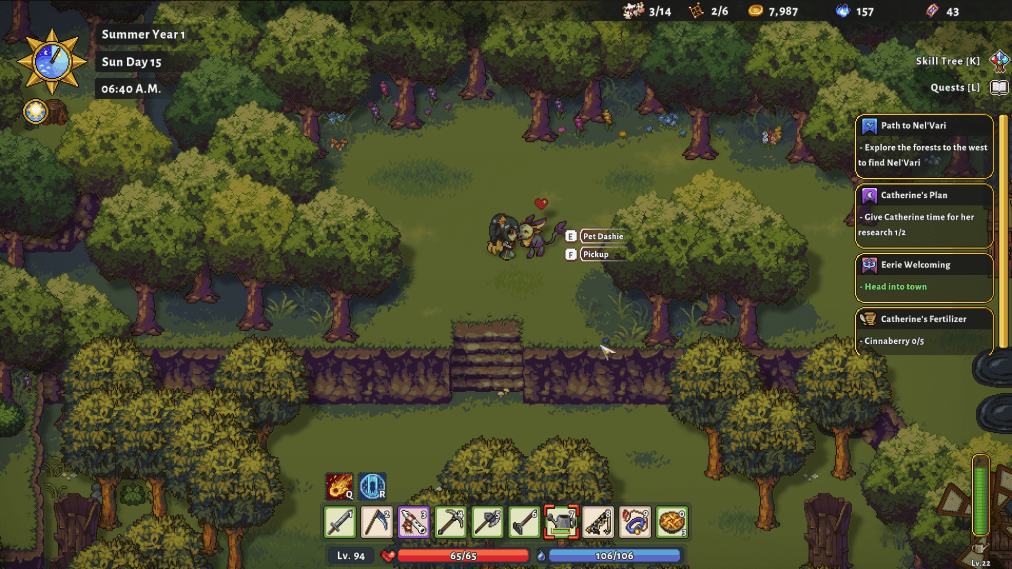The height and width of the screenshot is (569, 1012).
Task: Select the sword in hotbar slot 1
Action: click(340, 522)
